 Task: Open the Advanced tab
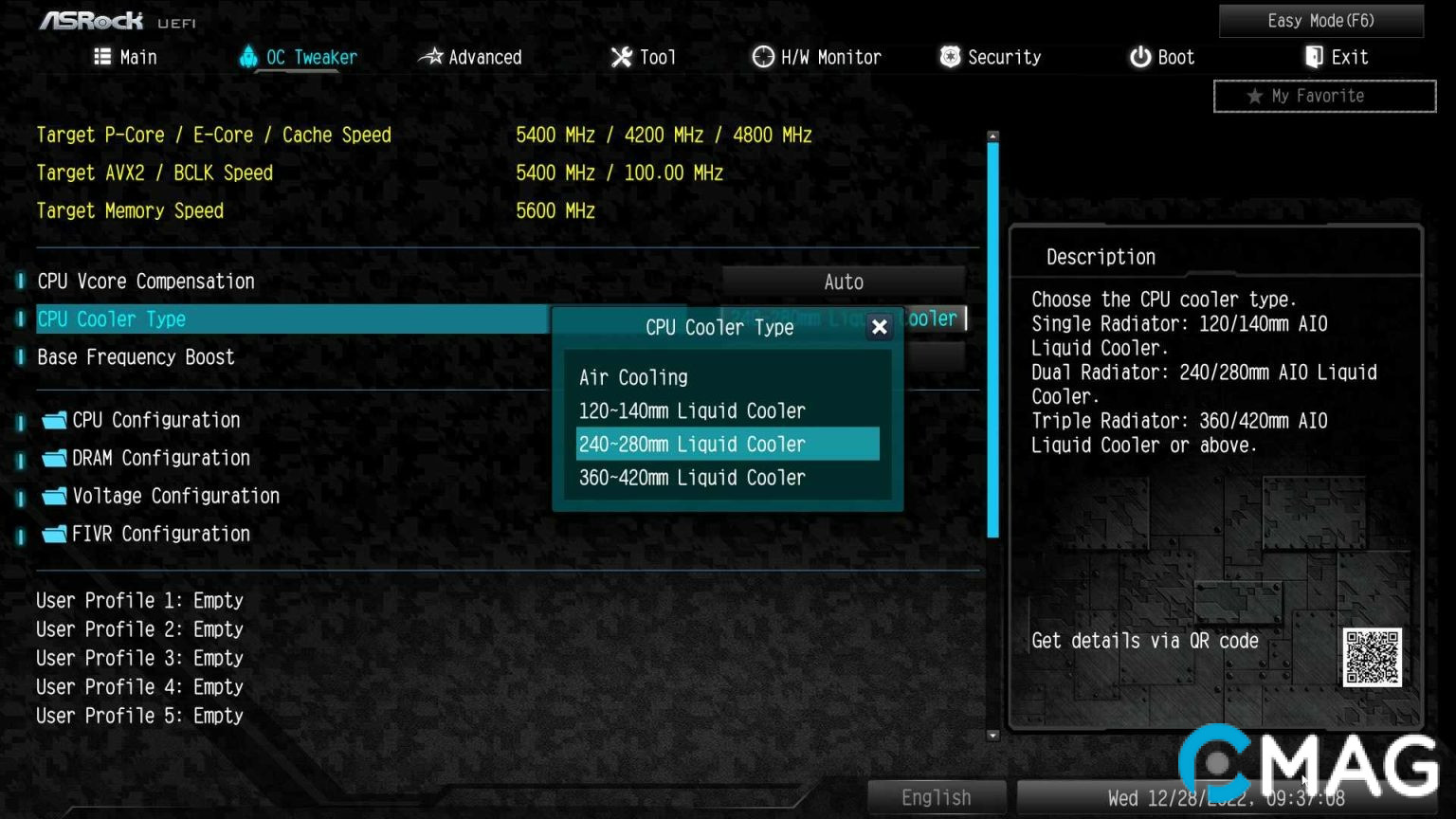pos(471,58)
